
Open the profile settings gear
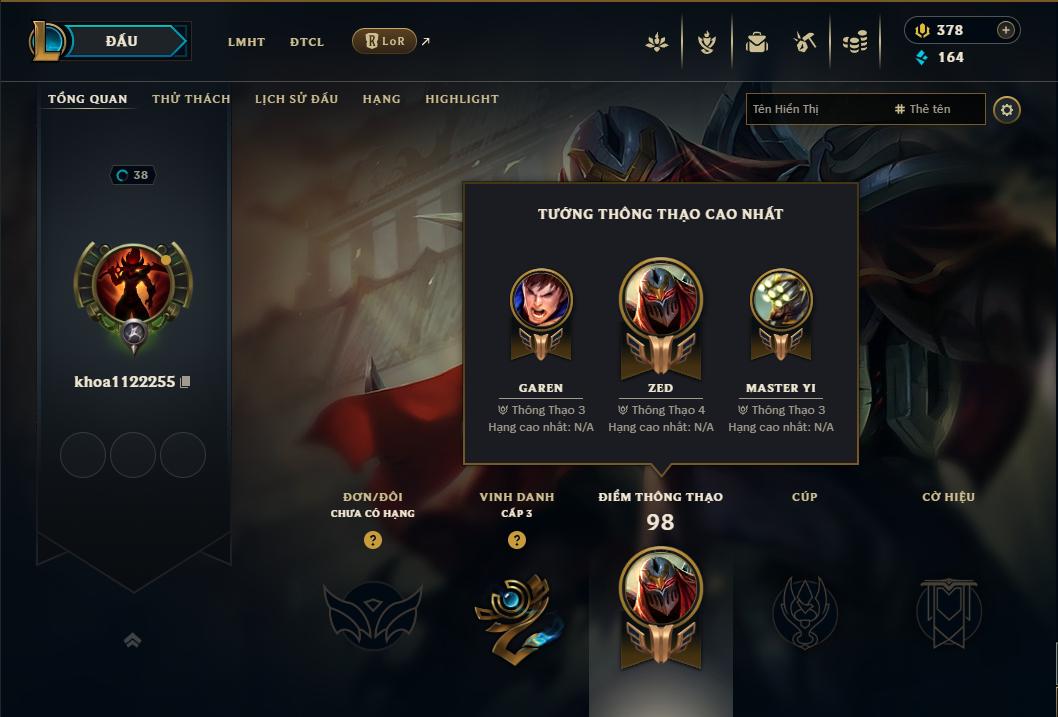[x=1007, y=109]
